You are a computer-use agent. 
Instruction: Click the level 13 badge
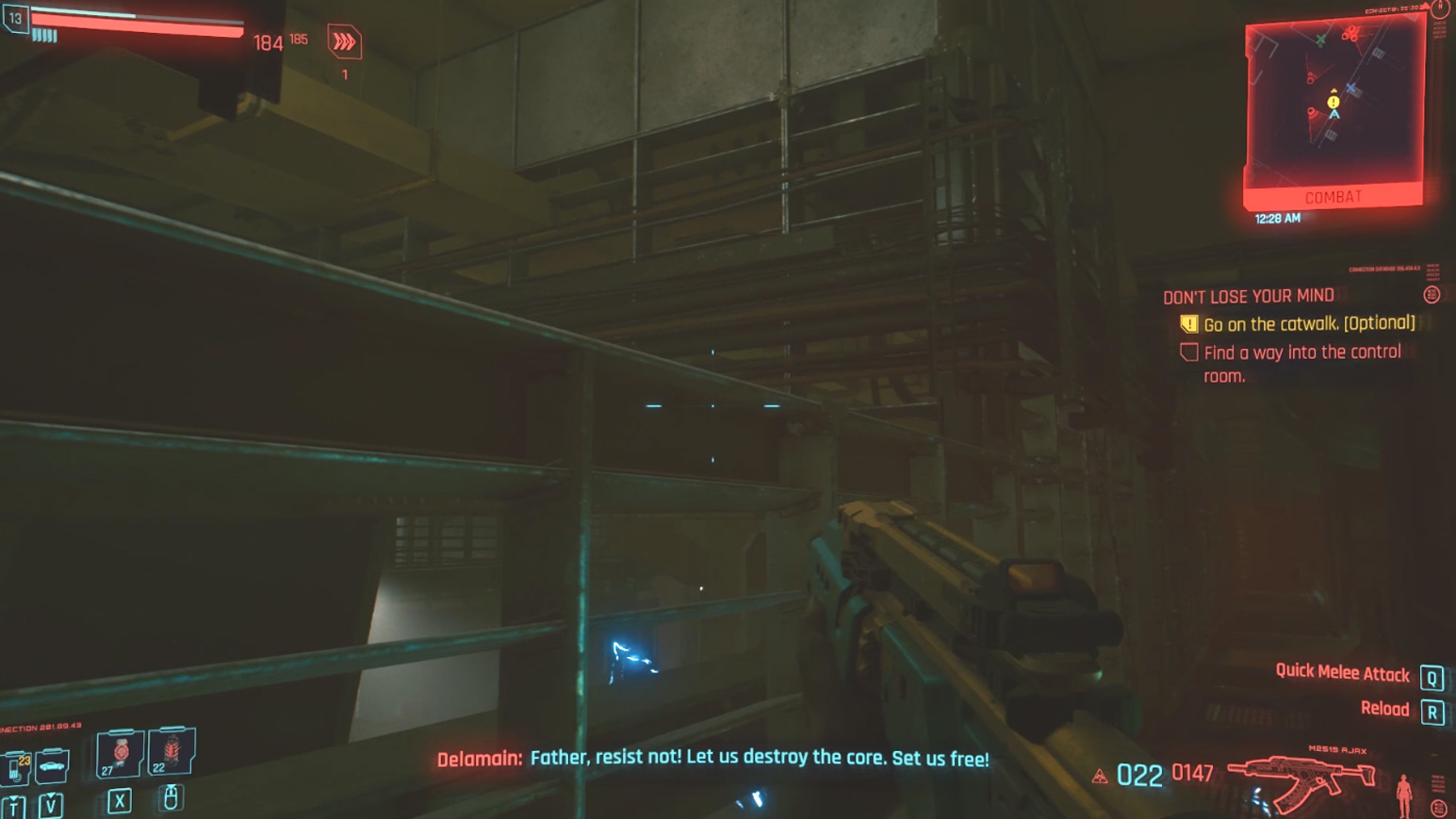15,18
